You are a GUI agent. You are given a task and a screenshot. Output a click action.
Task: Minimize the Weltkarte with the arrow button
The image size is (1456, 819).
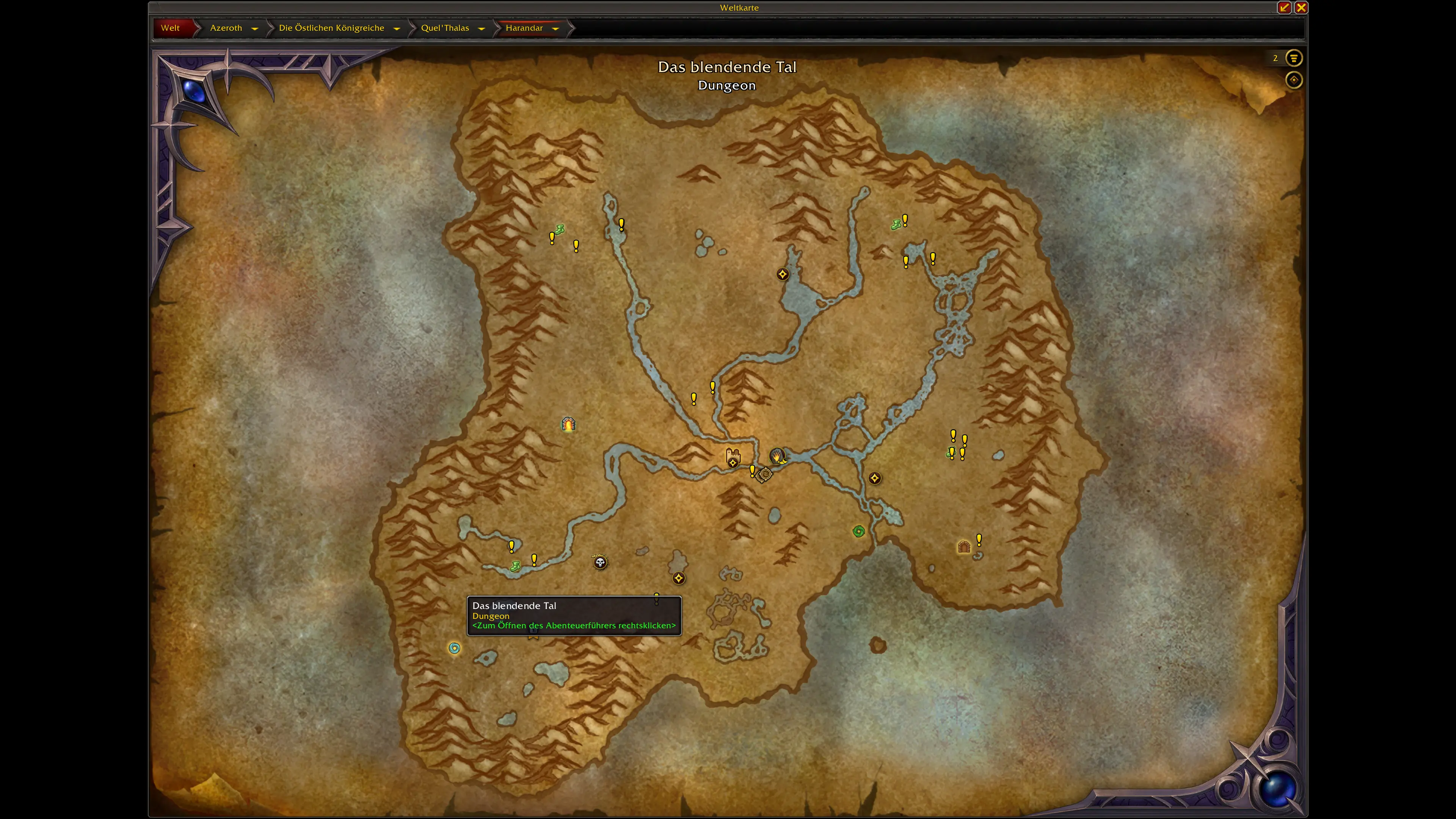point(1284,7)
